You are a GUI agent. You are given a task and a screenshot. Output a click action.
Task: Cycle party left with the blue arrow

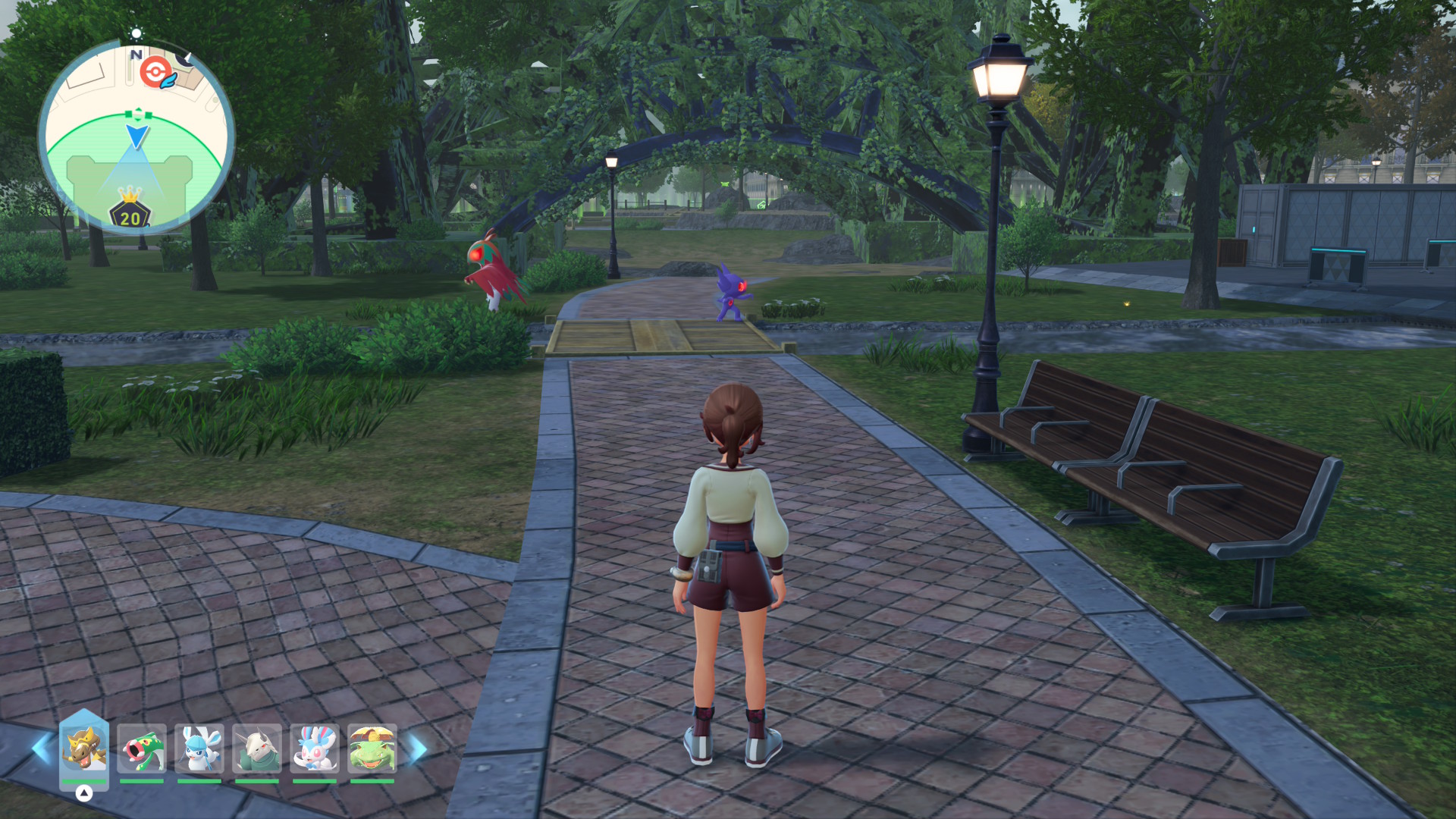41,748
